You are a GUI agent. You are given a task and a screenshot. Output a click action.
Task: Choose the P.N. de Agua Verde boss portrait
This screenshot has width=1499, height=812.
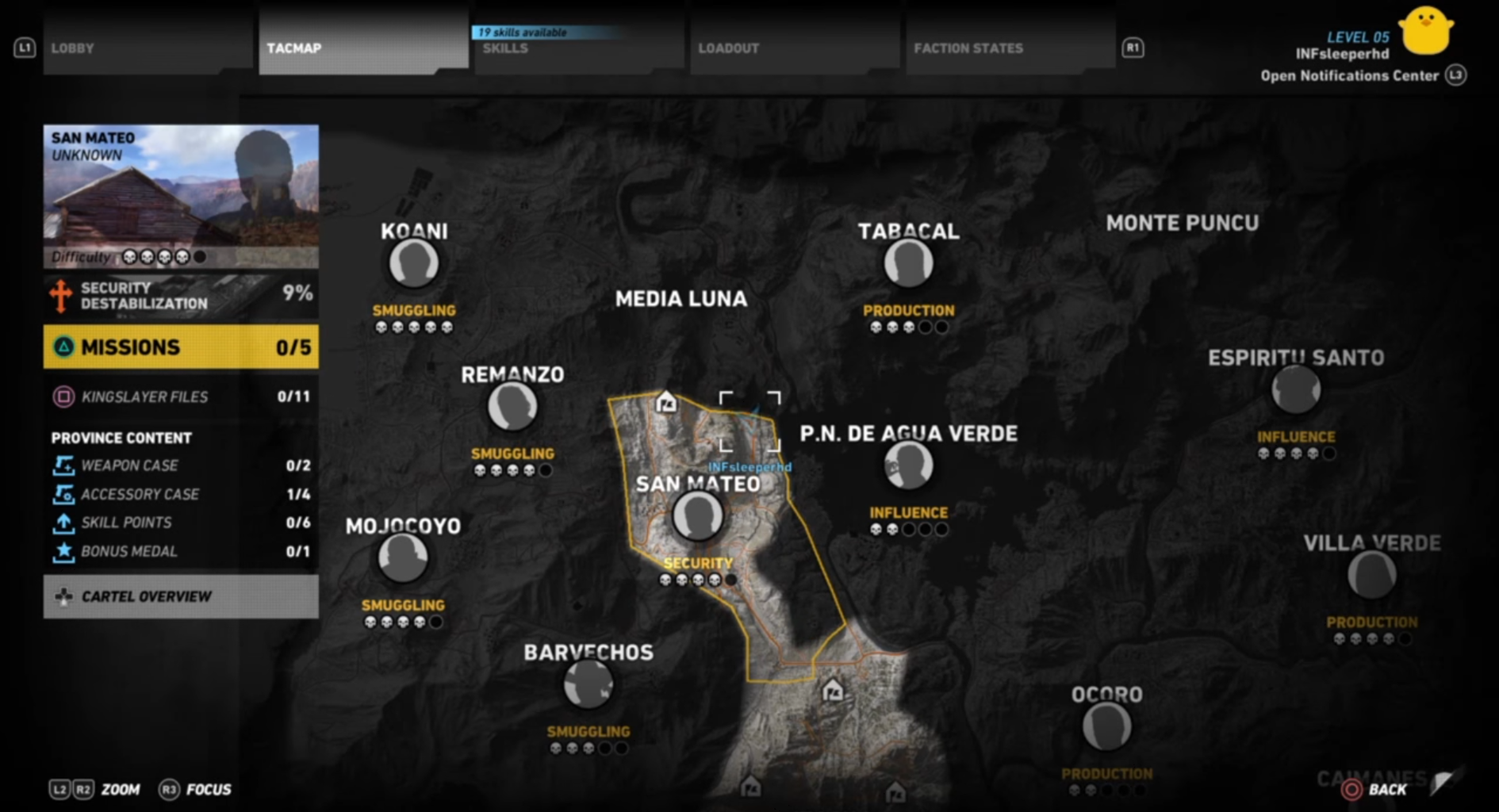pyautogui.click(x=909, y=465)
